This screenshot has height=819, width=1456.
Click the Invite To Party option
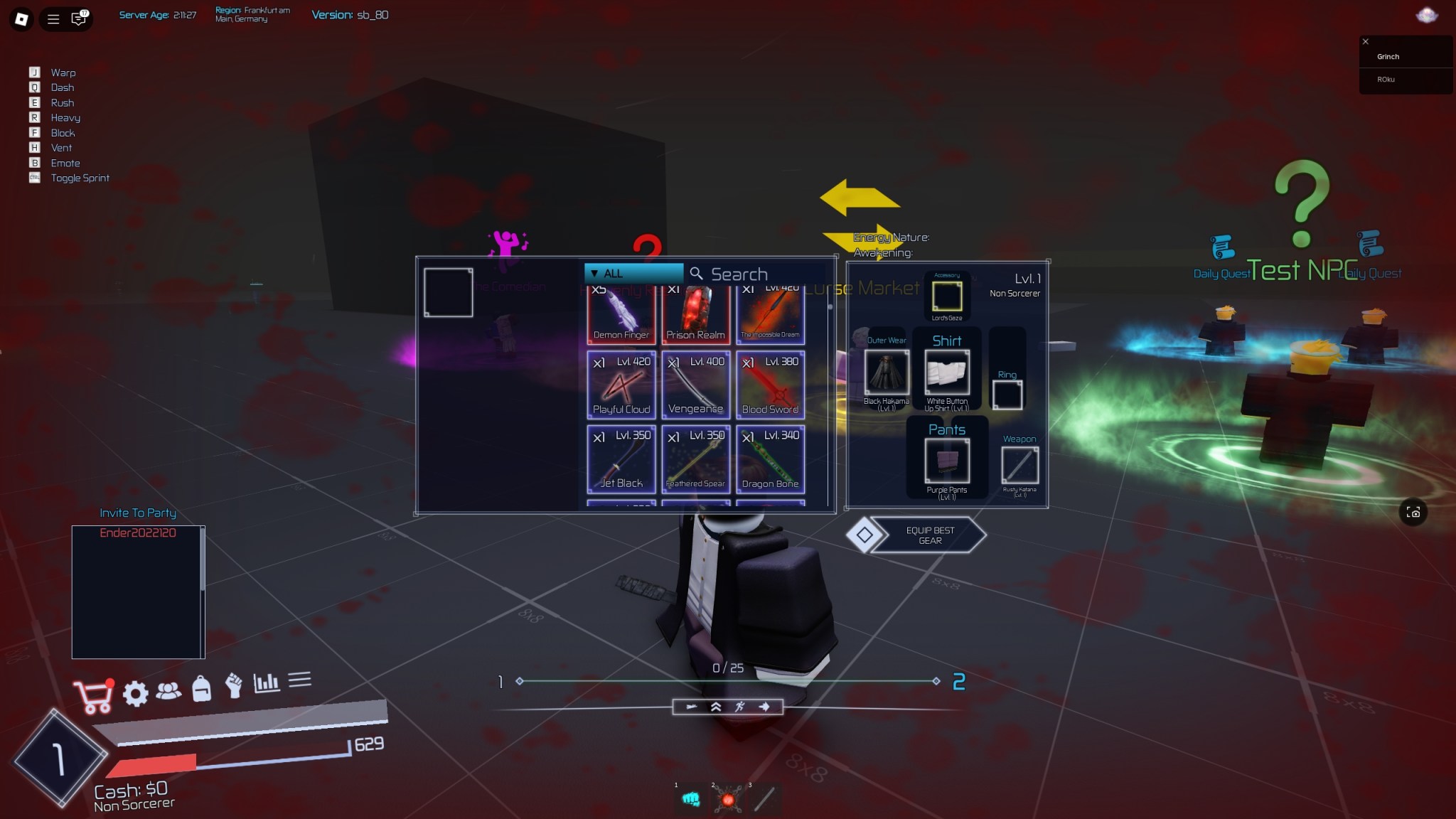point(137,513)
